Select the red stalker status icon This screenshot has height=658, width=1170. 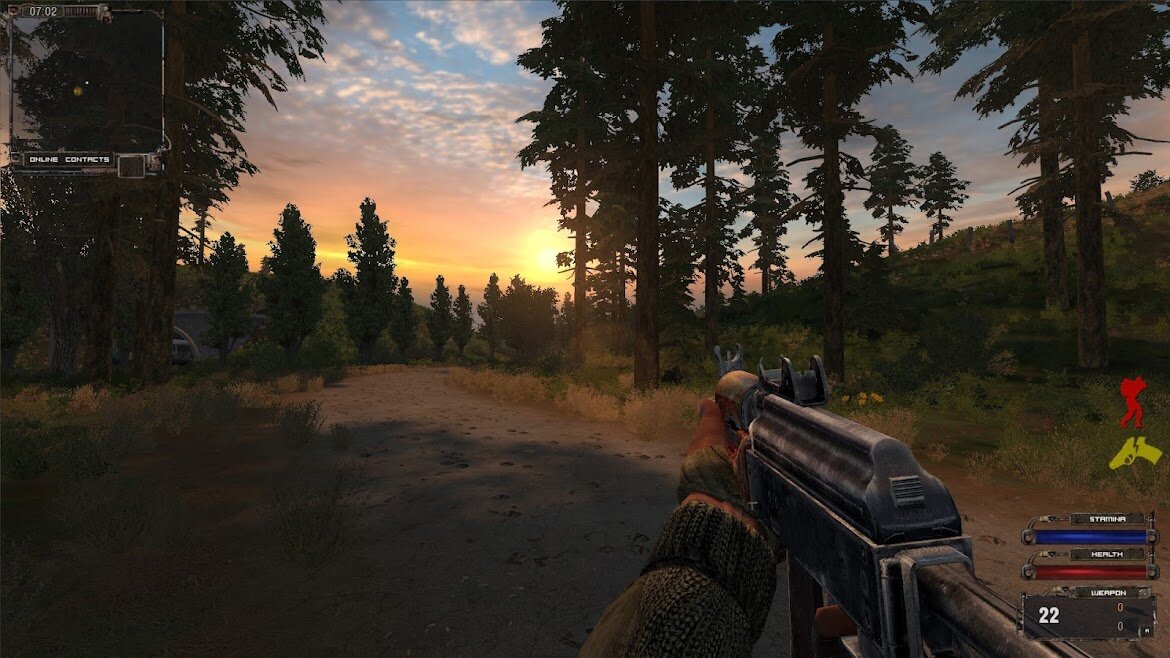click(1132, 402)
